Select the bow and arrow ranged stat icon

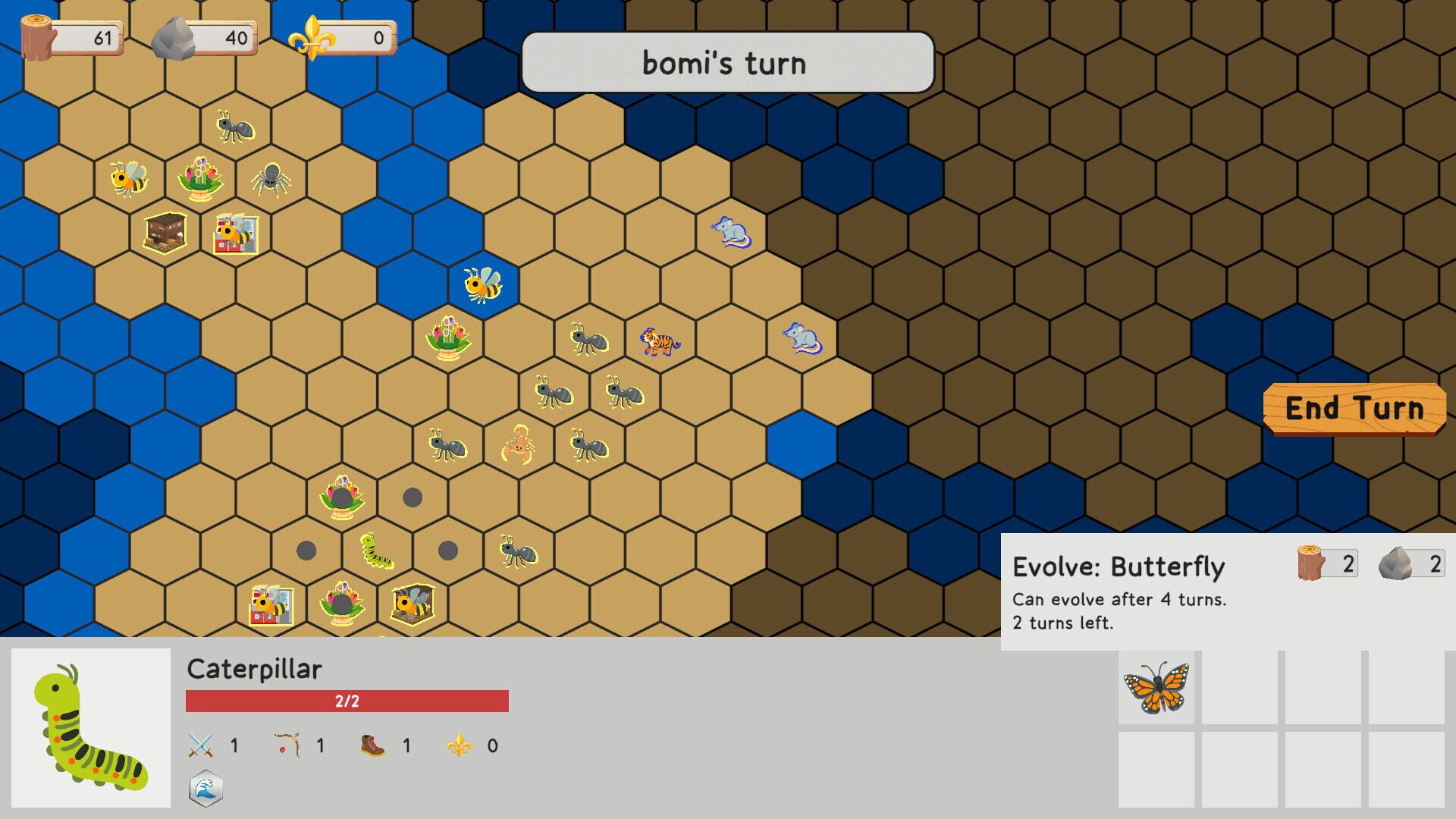[x=287, y=745]
